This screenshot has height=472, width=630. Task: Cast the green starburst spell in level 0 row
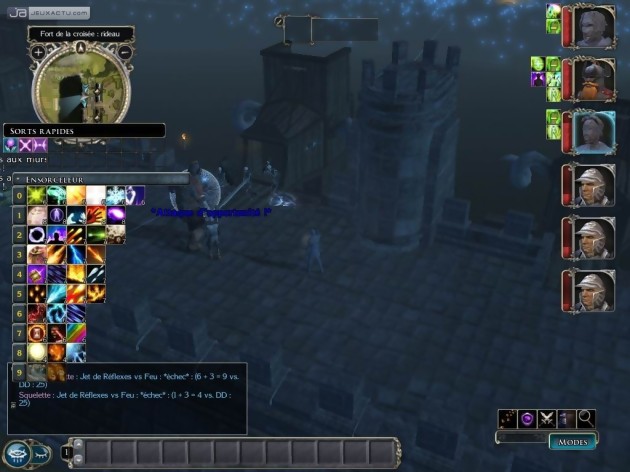38,195
